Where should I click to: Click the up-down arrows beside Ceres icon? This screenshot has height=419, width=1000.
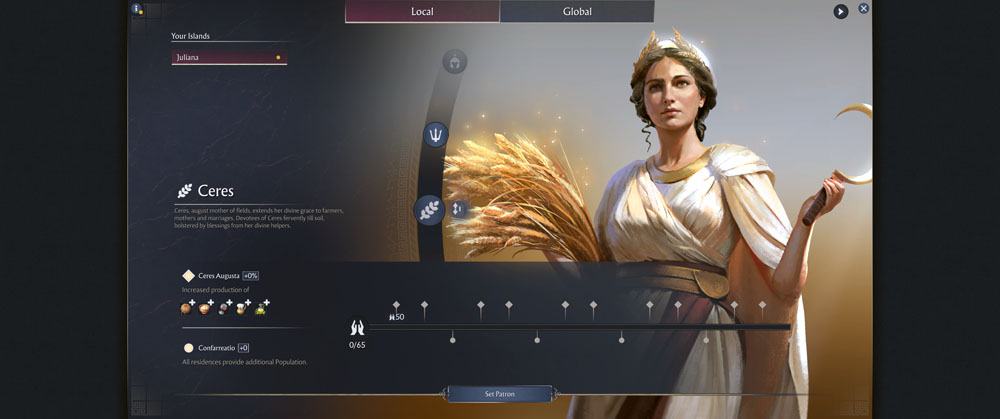click(x=458, y=209)
